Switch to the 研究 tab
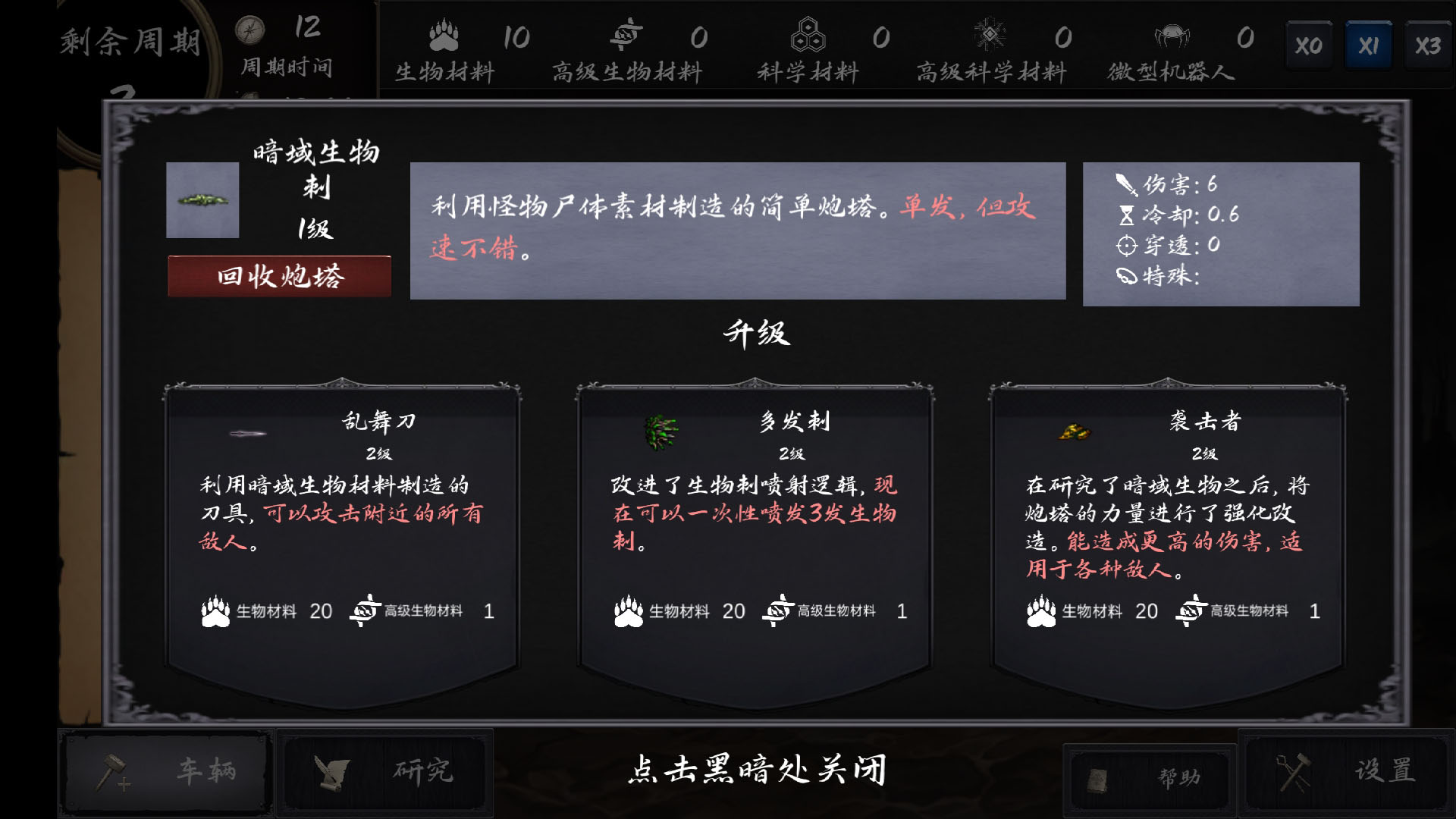Viewport: 1456px width, 819px height. click(x=387, y=772)
